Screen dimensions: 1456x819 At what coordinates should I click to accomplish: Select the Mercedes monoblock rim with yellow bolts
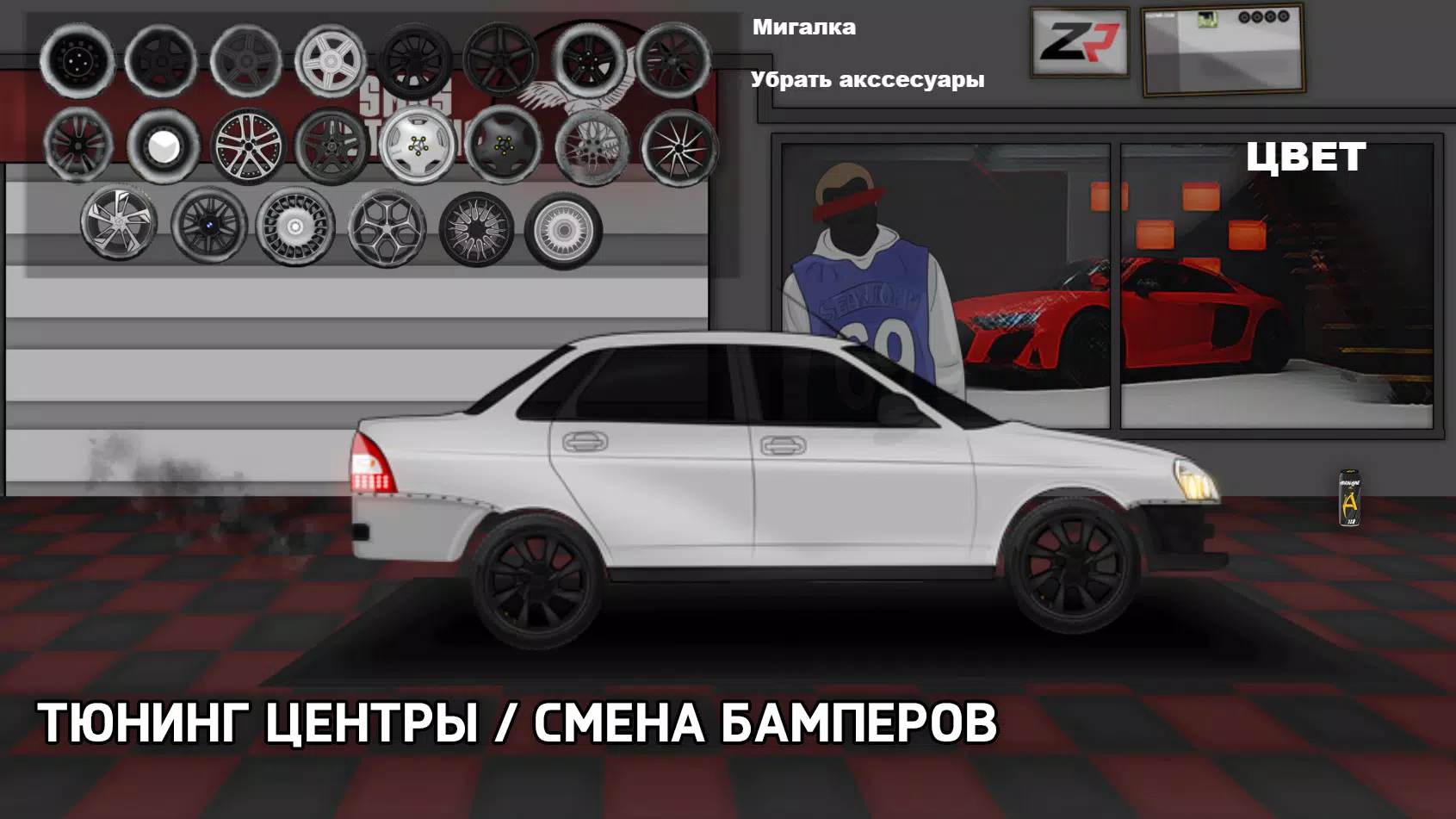coord(416,146)
